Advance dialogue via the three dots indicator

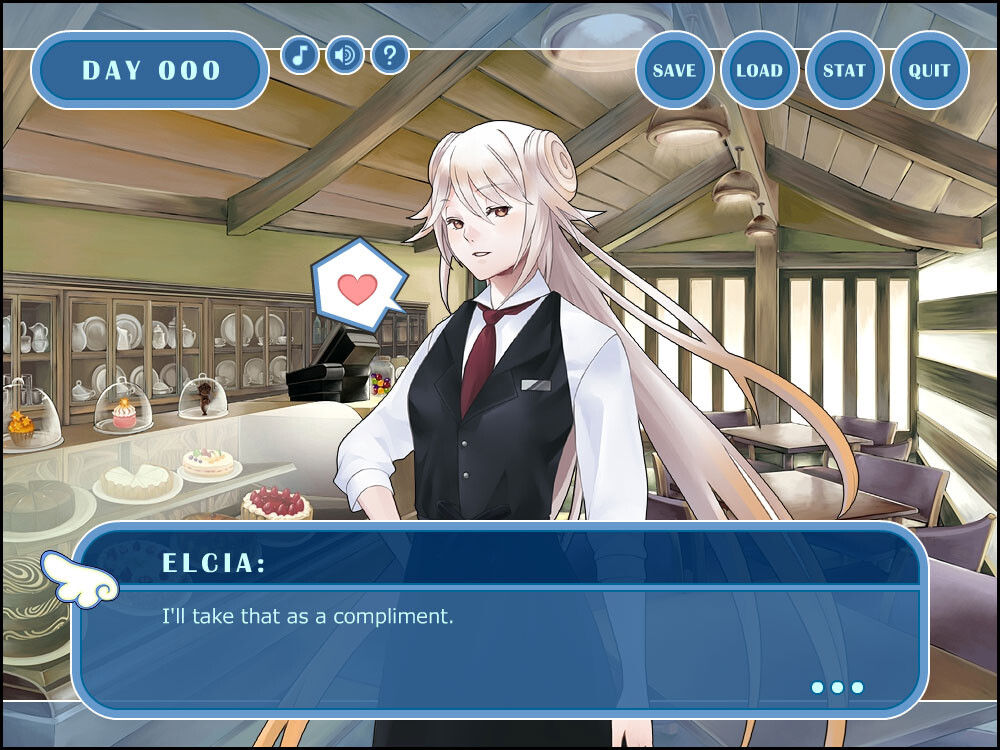pos(837,688)
